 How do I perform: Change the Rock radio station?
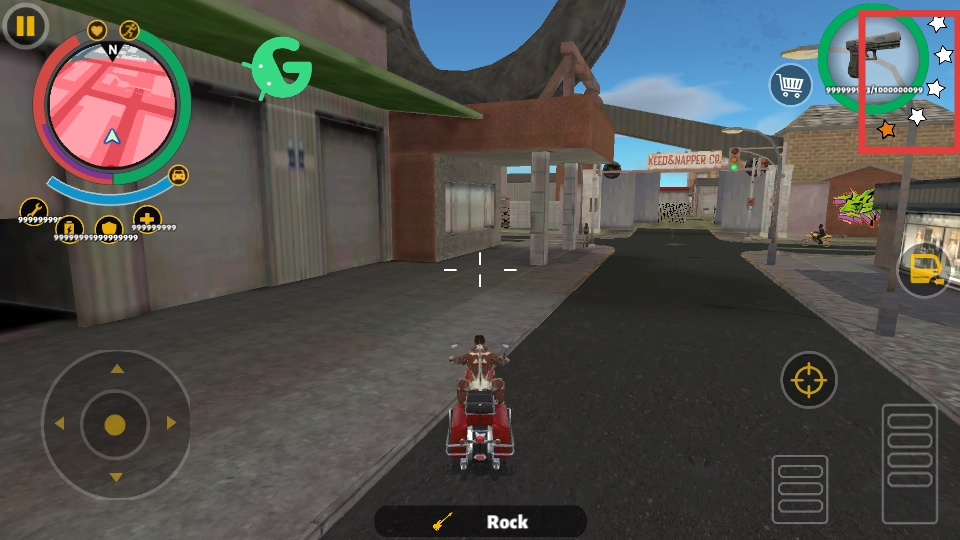(x=480, y=521)
